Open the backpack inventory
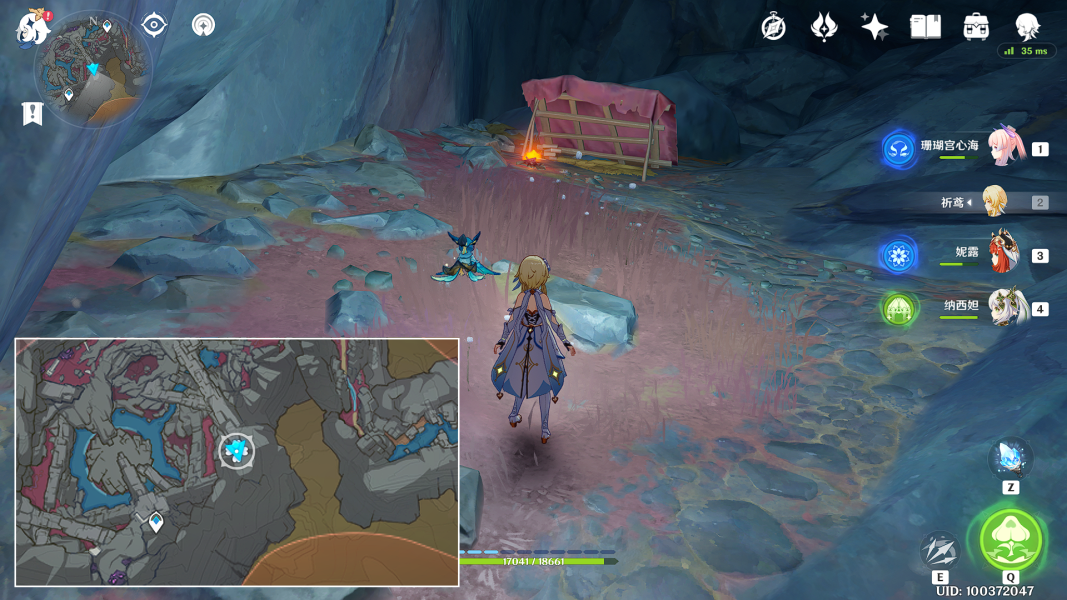The width and height of the screenshot is (1067, 600). [976, 27]
